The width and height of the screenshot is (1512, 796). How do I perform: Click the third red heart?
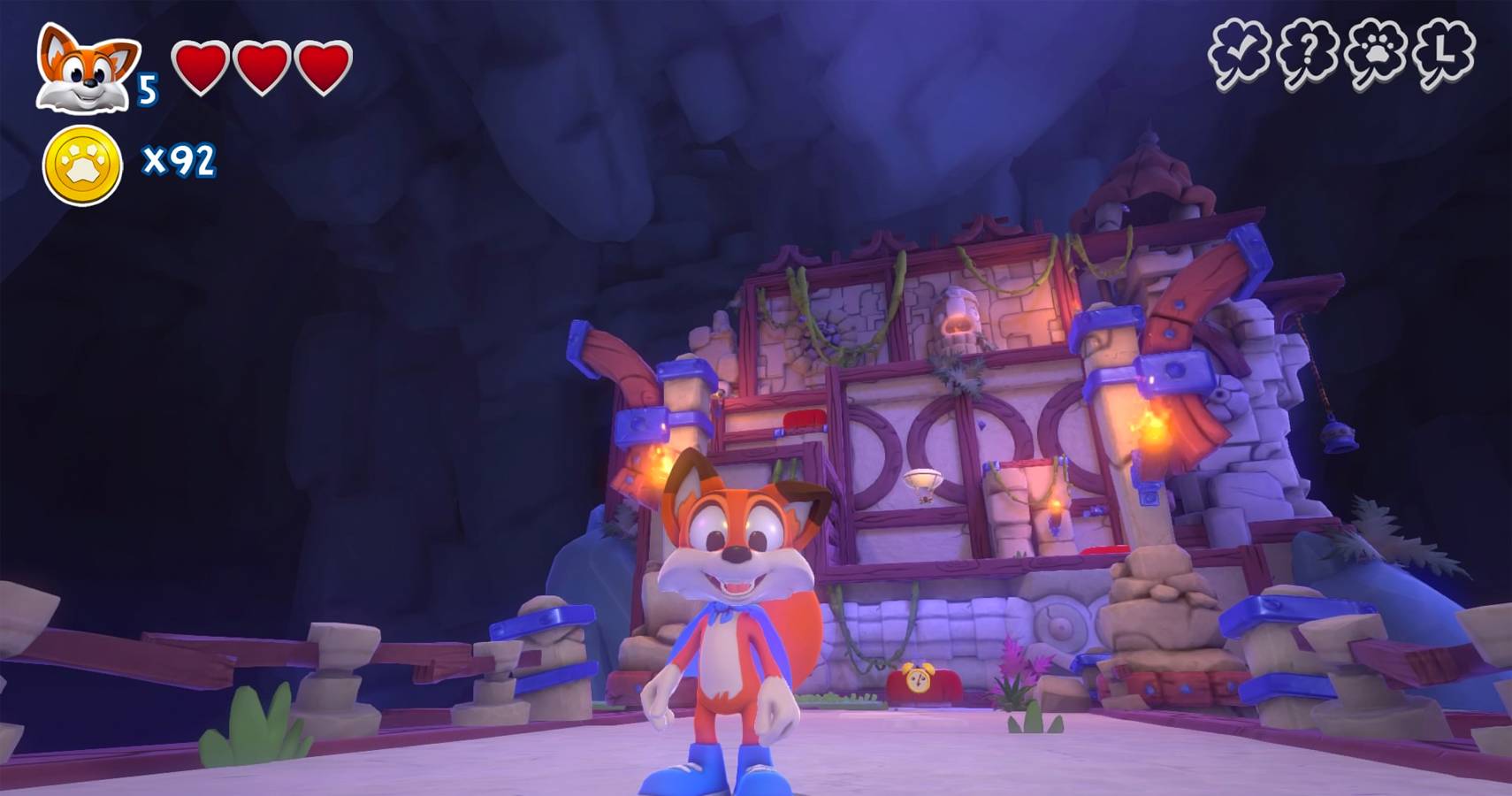coord(323,66)
